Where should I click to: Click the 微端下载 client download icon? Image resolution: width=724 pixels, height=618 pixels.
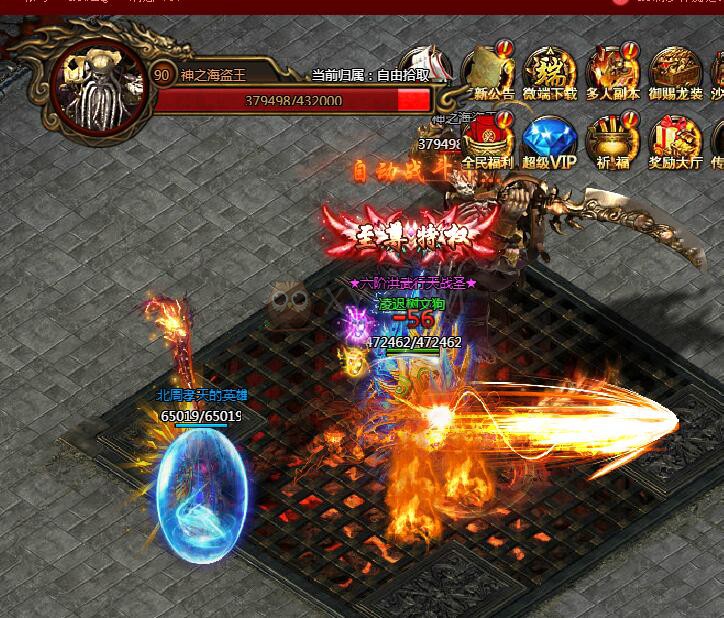click(550, 71)
